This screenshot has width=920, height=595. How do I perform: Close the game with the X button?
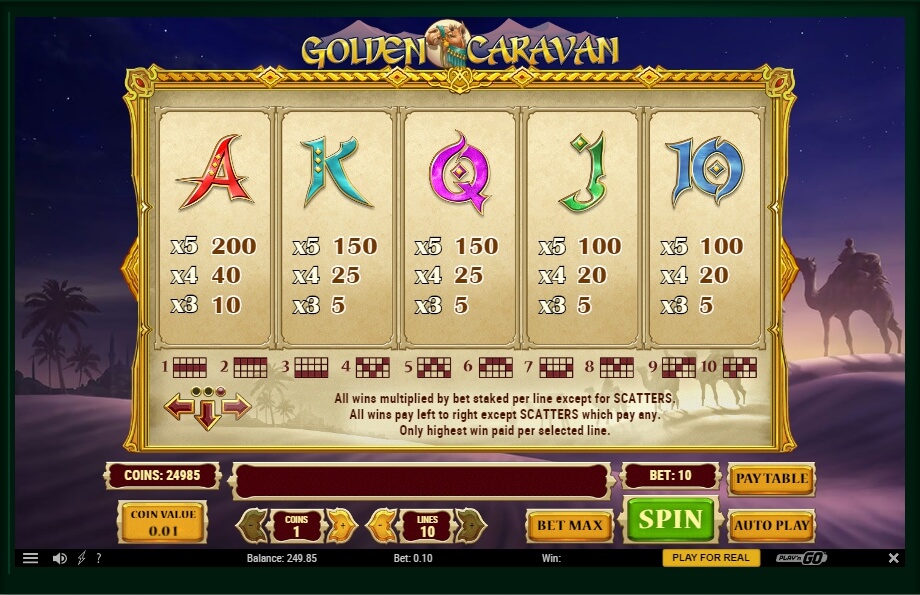point(893,558)
